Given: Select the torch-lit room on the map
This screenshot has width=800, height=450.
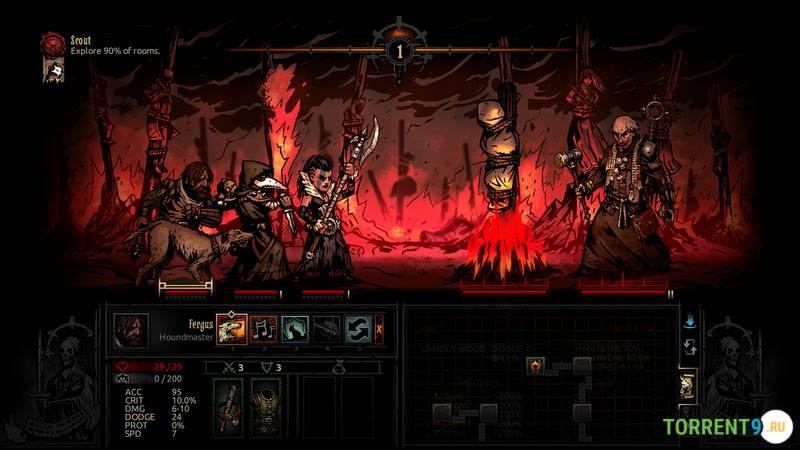Looking at the screenshot, I should (x=535, y=365).
